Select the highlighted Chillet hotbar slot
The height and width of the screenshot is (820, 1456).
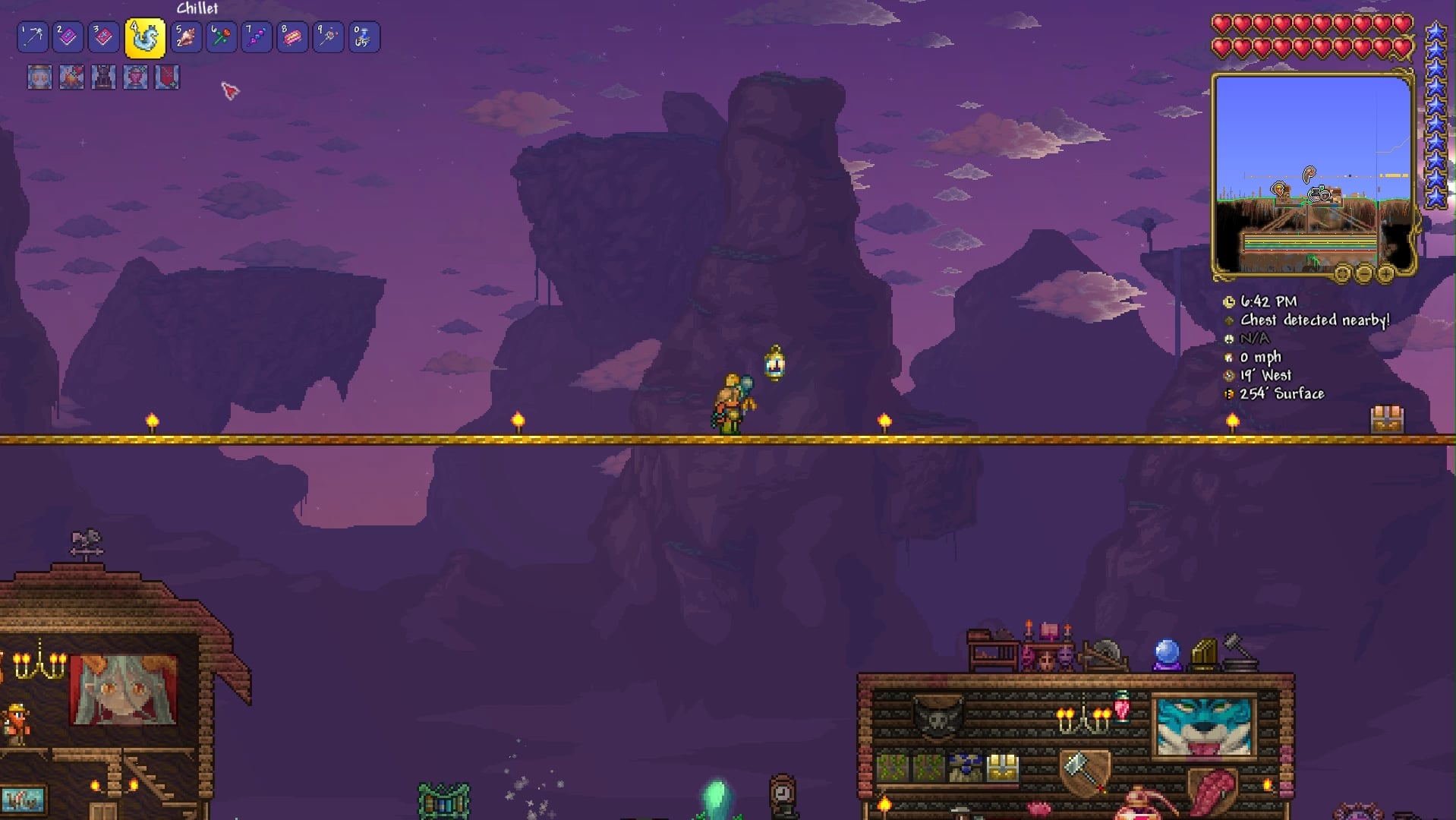[145, 38]
